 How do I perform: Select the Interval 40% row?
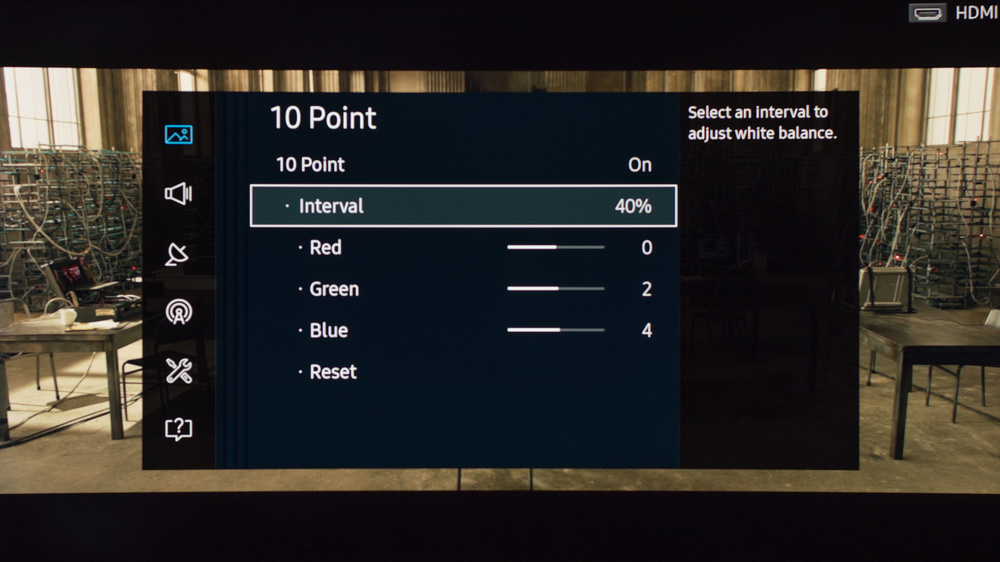point(463,206)
